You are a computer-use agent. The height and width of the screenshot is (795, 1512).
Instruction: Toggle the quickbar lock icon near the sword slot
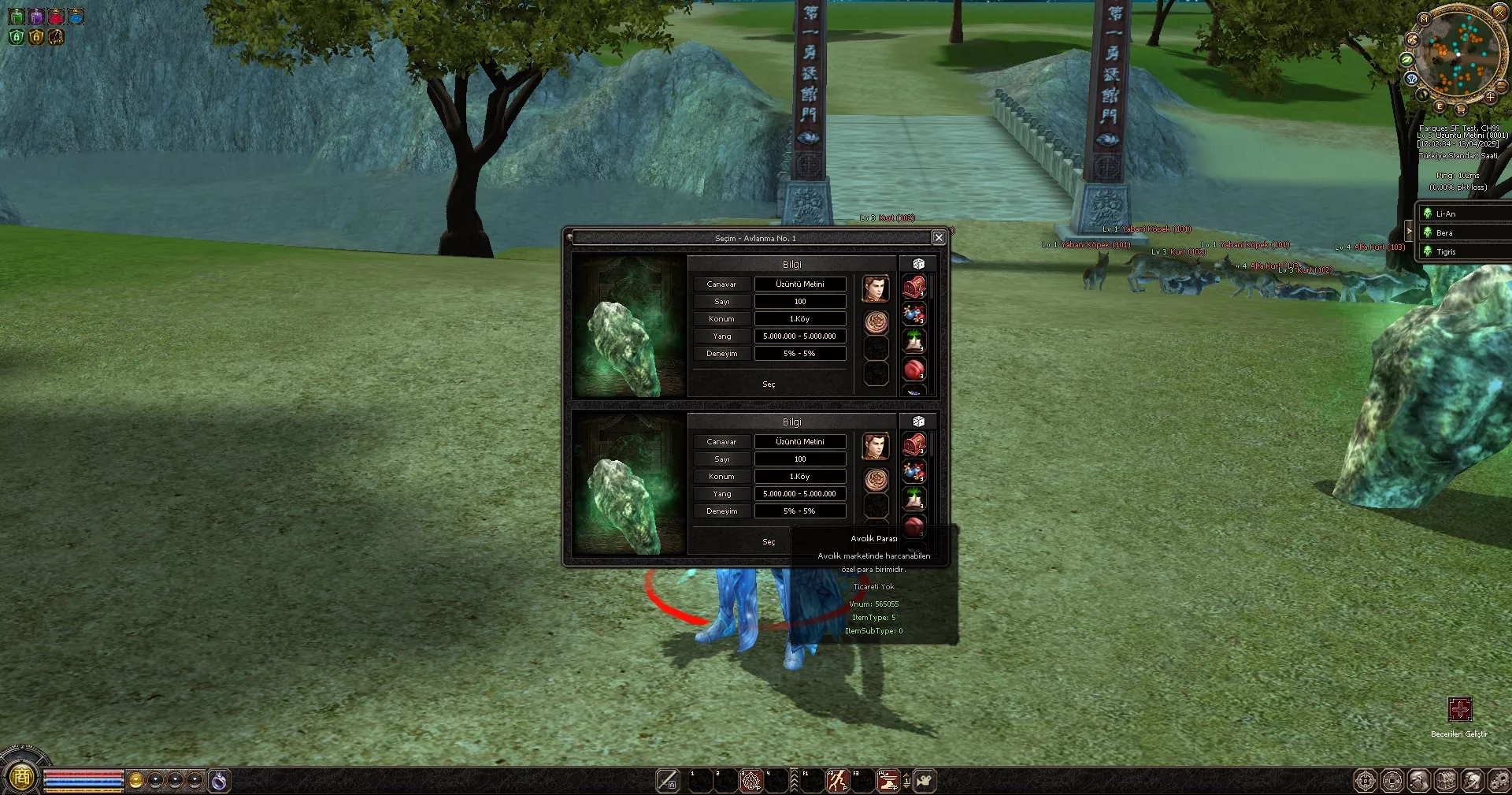pos(671,784)
